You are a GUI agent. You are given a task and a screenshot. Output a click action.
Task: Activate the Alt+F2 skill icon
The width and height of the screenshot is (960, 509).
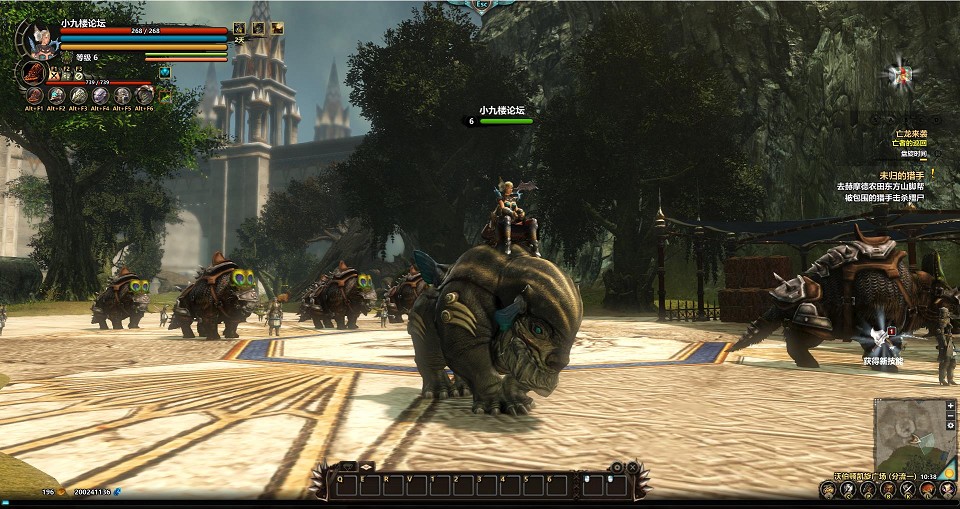point(57,95)
